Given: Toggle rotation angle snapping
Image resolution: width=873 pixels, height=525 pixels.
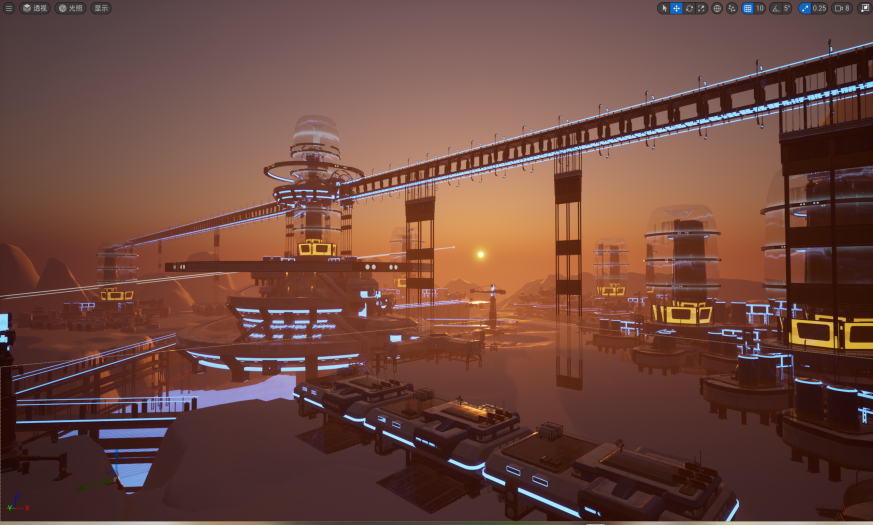Looking at the screenshot, I should pyautogui.click(x=775, y=8).
